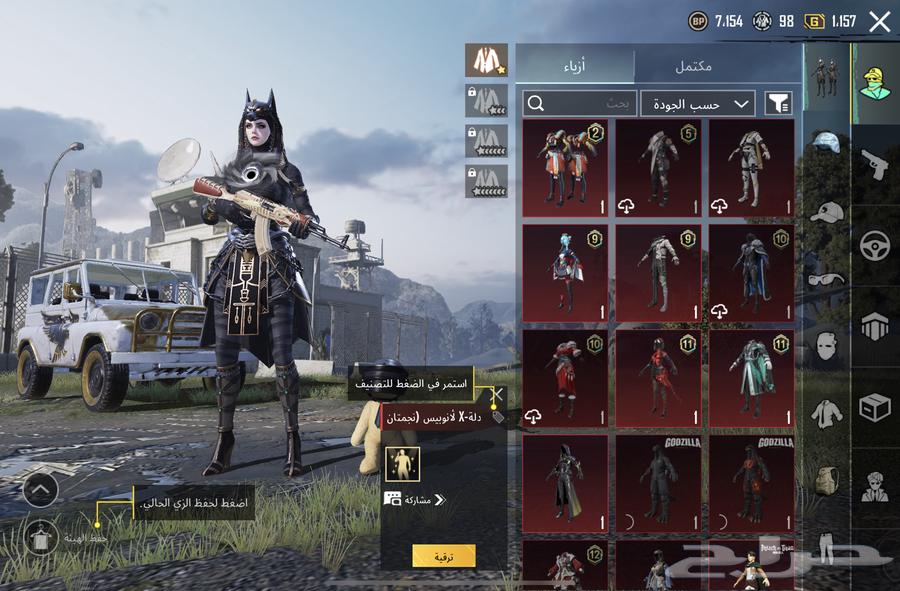
Task: Select the outfit with the level 5 badge
Action: (x=658, y=167)
